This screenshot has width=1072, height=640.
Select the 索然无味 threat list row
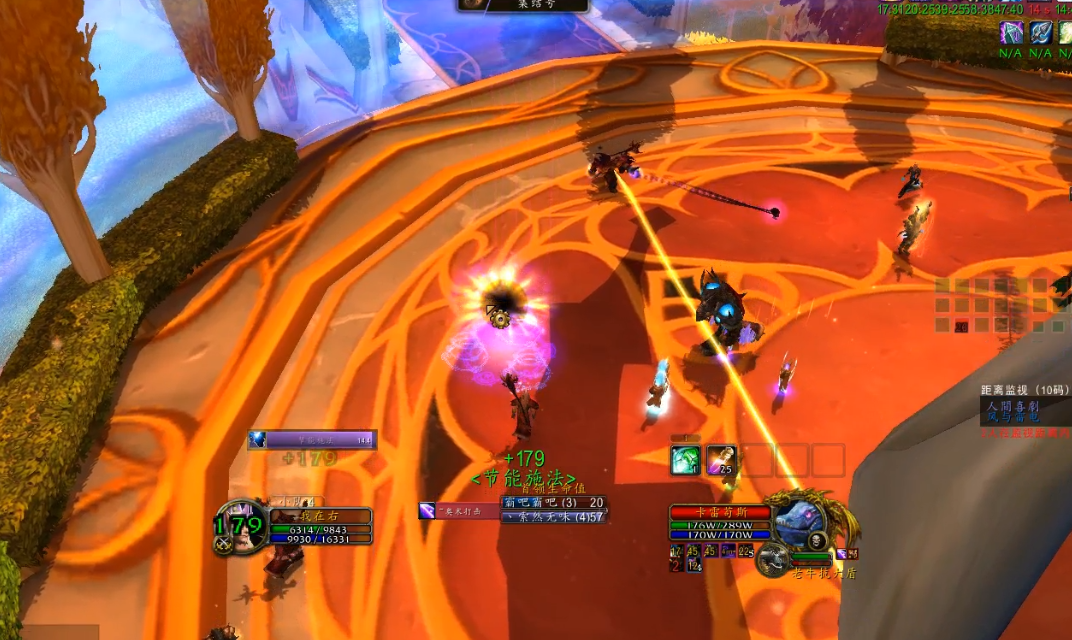[554, 516]
